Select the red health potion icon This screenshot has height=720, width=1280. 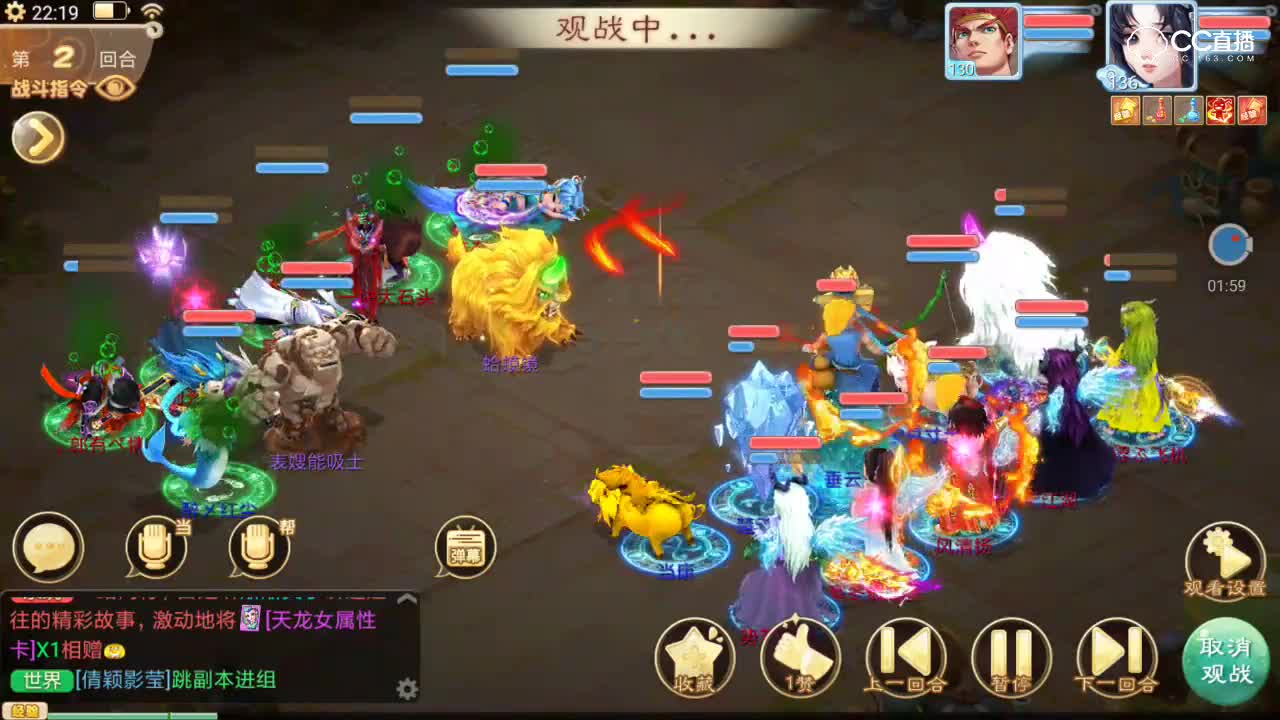[x=1155, y=110]
